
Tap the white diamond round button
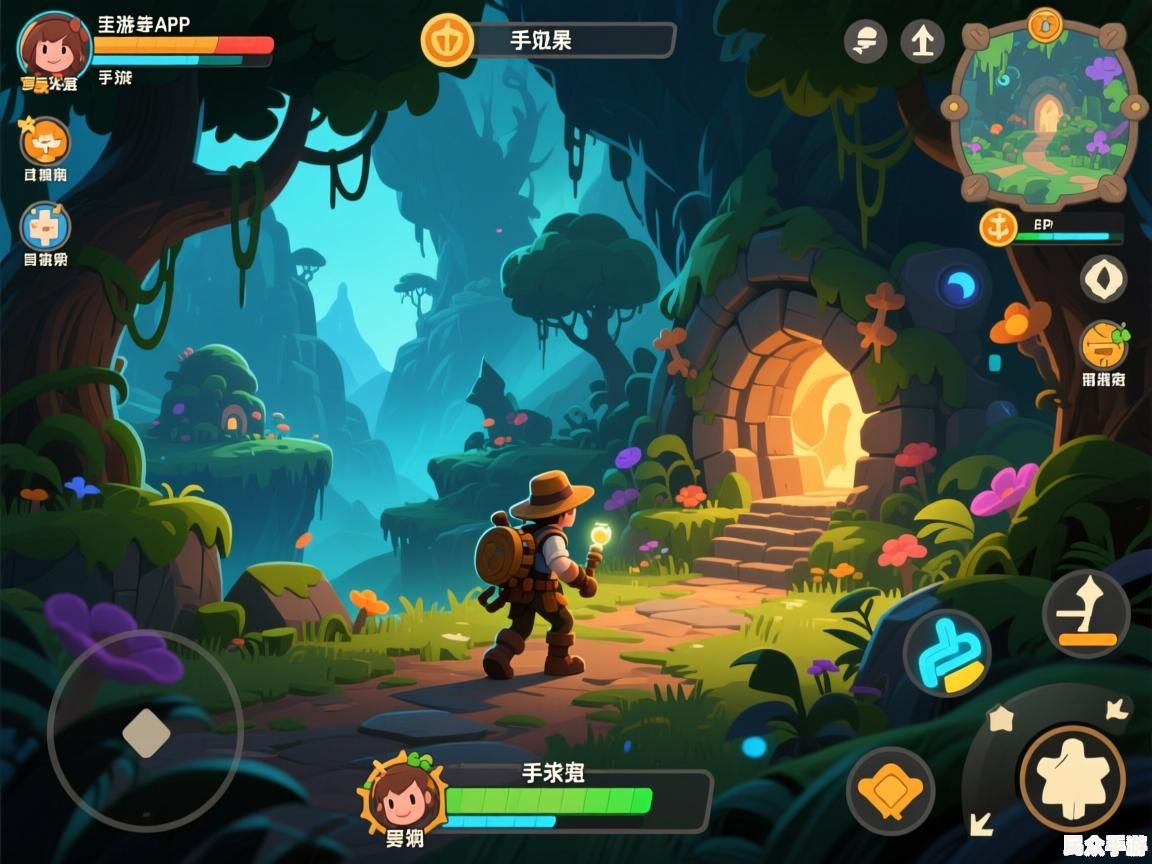pyautogui.click(x=1103, y=278)
